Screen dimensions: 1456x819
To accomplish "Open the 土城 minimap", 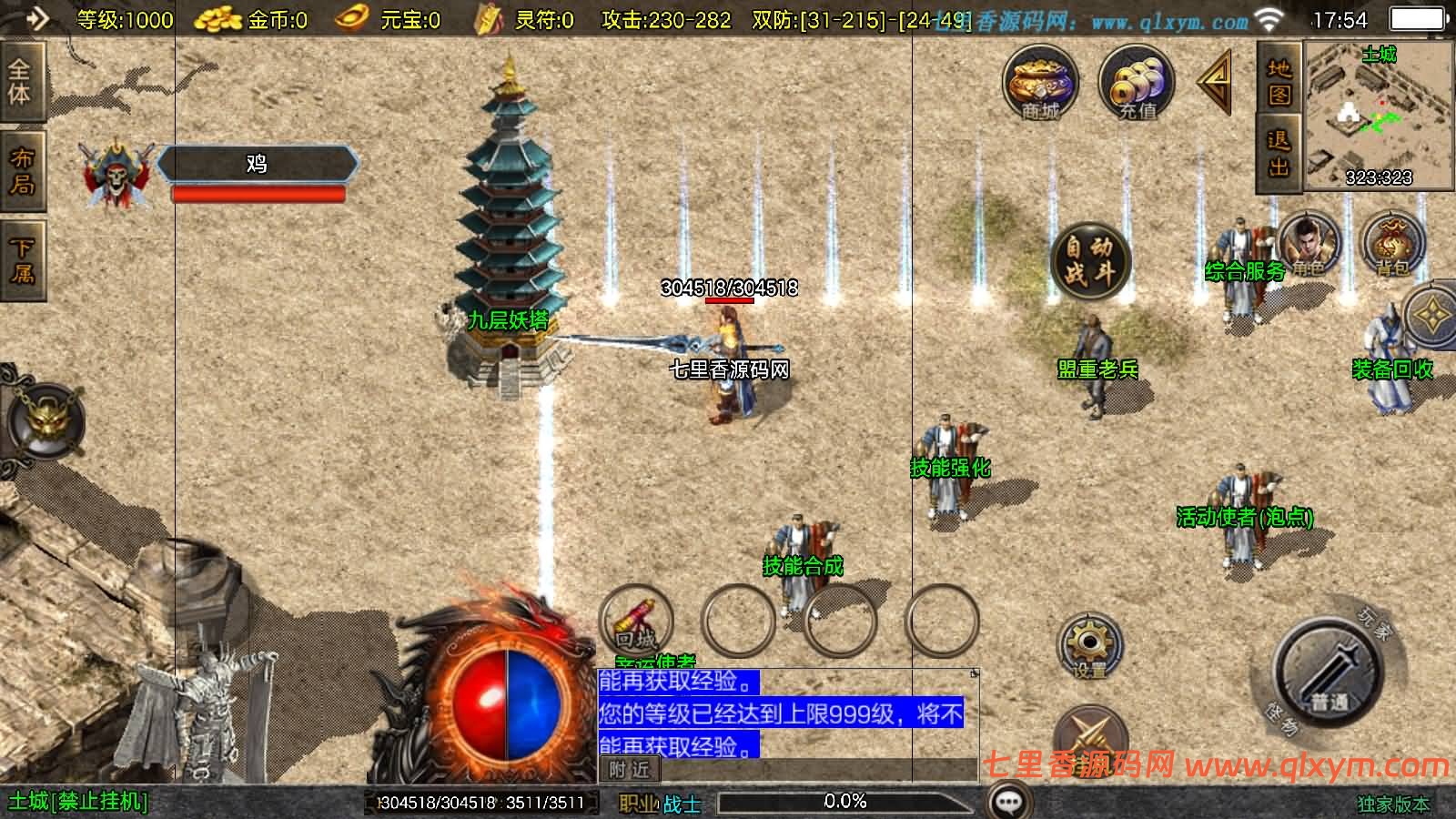I will [x=1379, y=116].
